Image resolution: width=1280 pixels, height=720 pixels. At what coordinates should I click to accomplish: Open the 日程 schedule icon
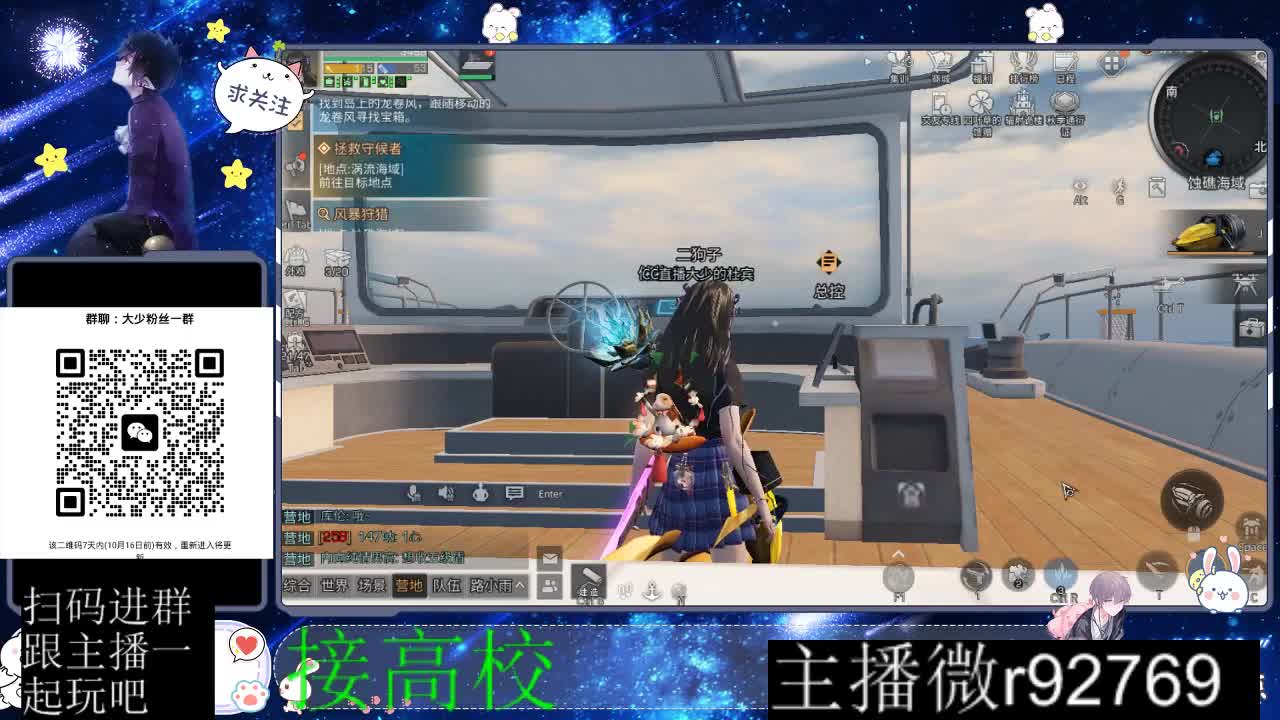coord(1065,62)
